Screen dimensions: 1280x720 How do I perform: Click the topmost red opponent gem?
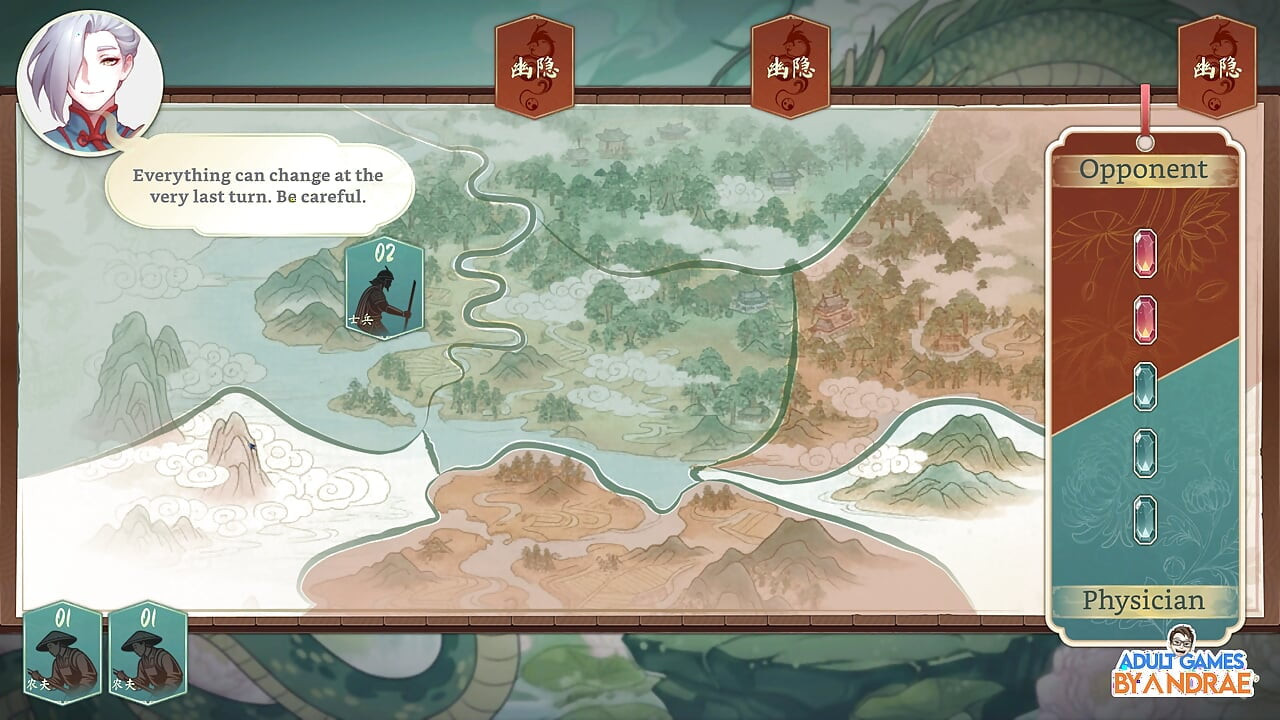(1144, 255)
